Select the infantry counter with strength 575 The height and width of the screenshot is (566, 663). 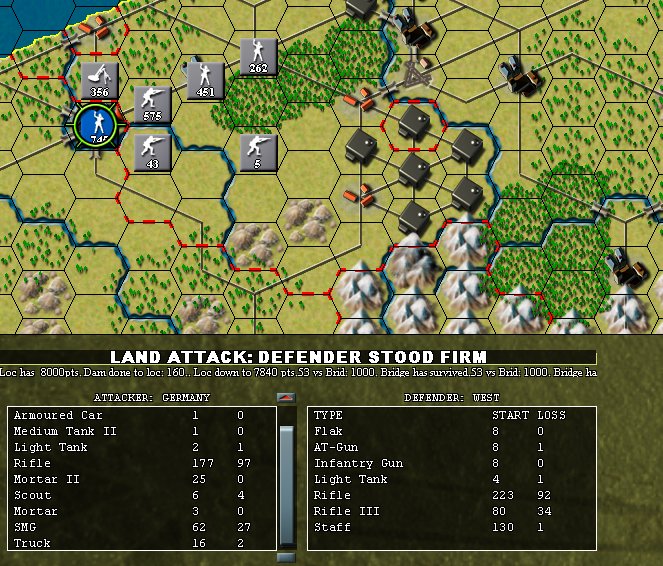[152, 104]
